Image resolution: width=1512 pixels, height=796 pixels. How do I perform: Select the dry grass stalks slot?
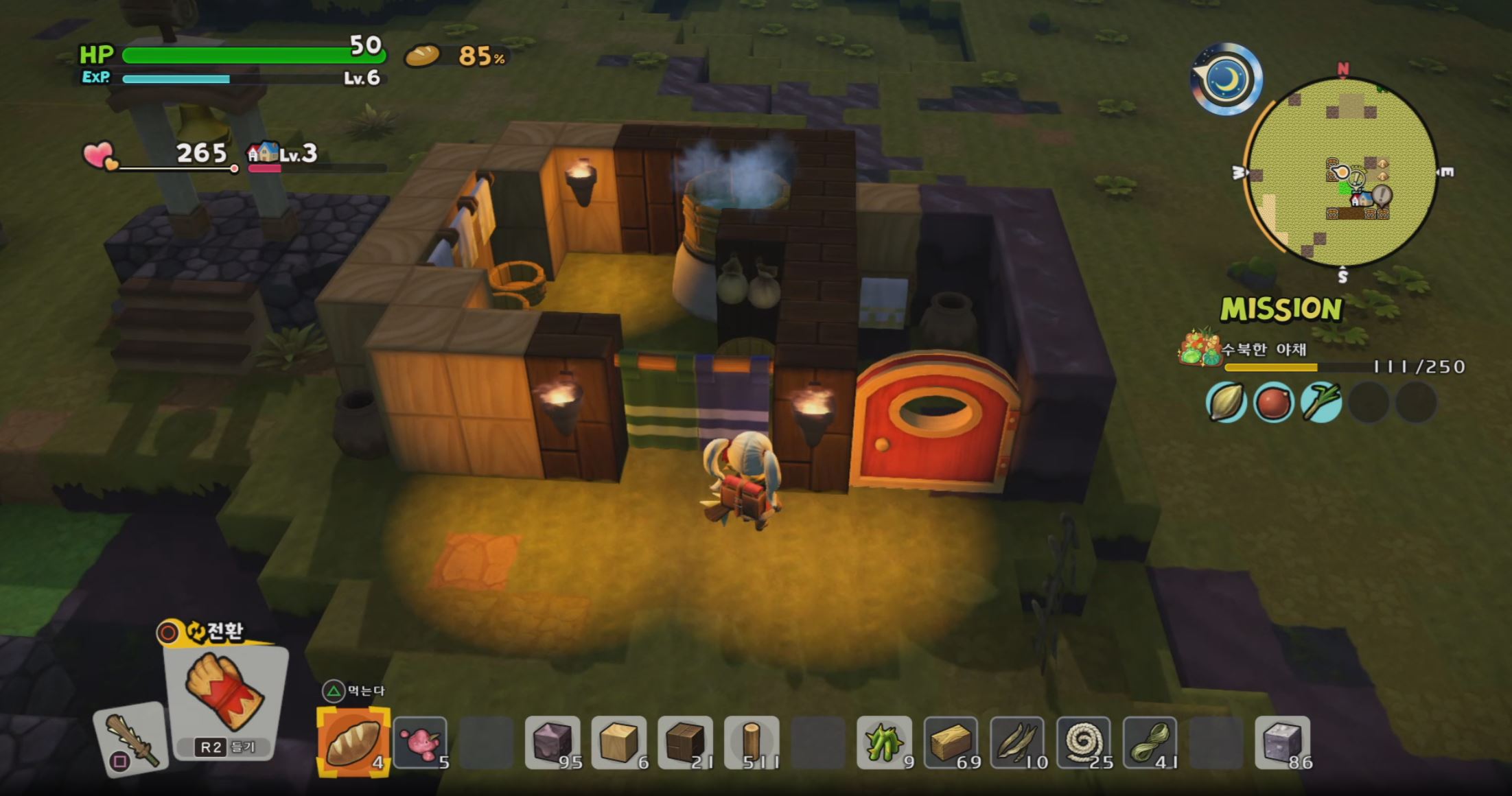pos(1017,743)
